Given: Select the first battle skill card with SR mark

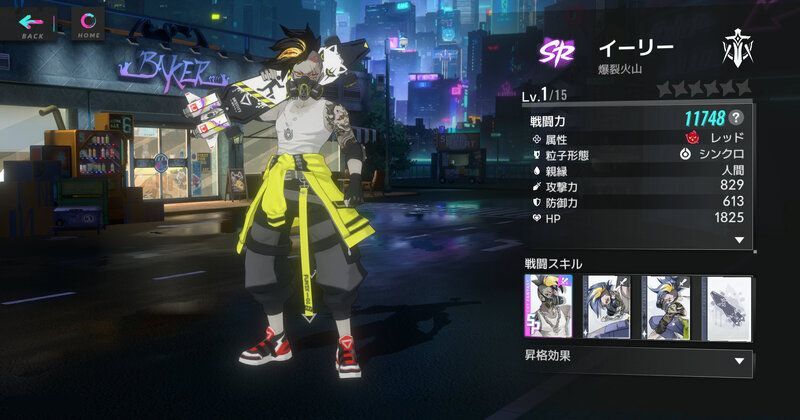Looking at the screenshot, I should coord(548,306).
